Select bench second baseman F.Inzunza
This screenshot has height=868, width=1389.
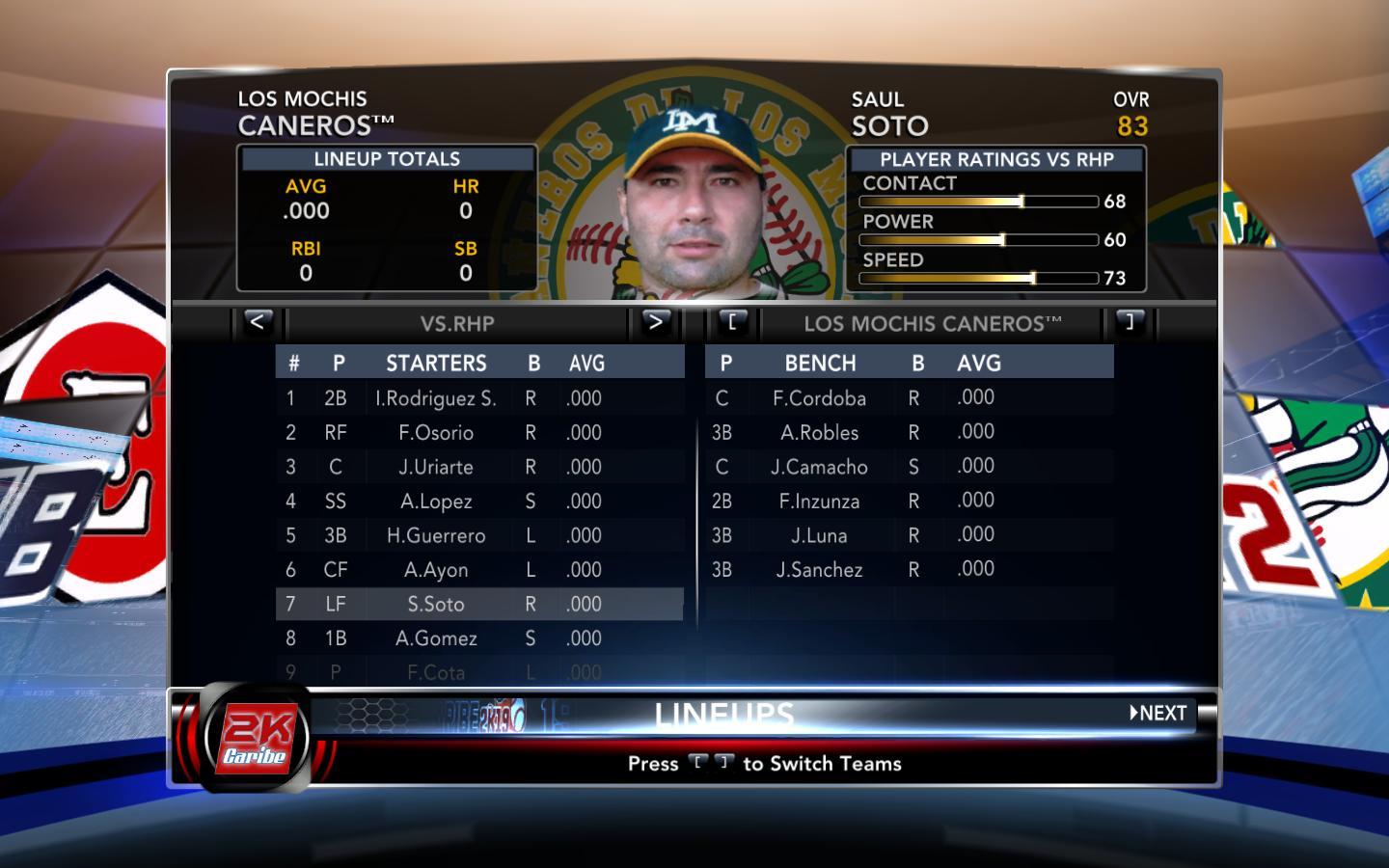[x=819, y=502]
